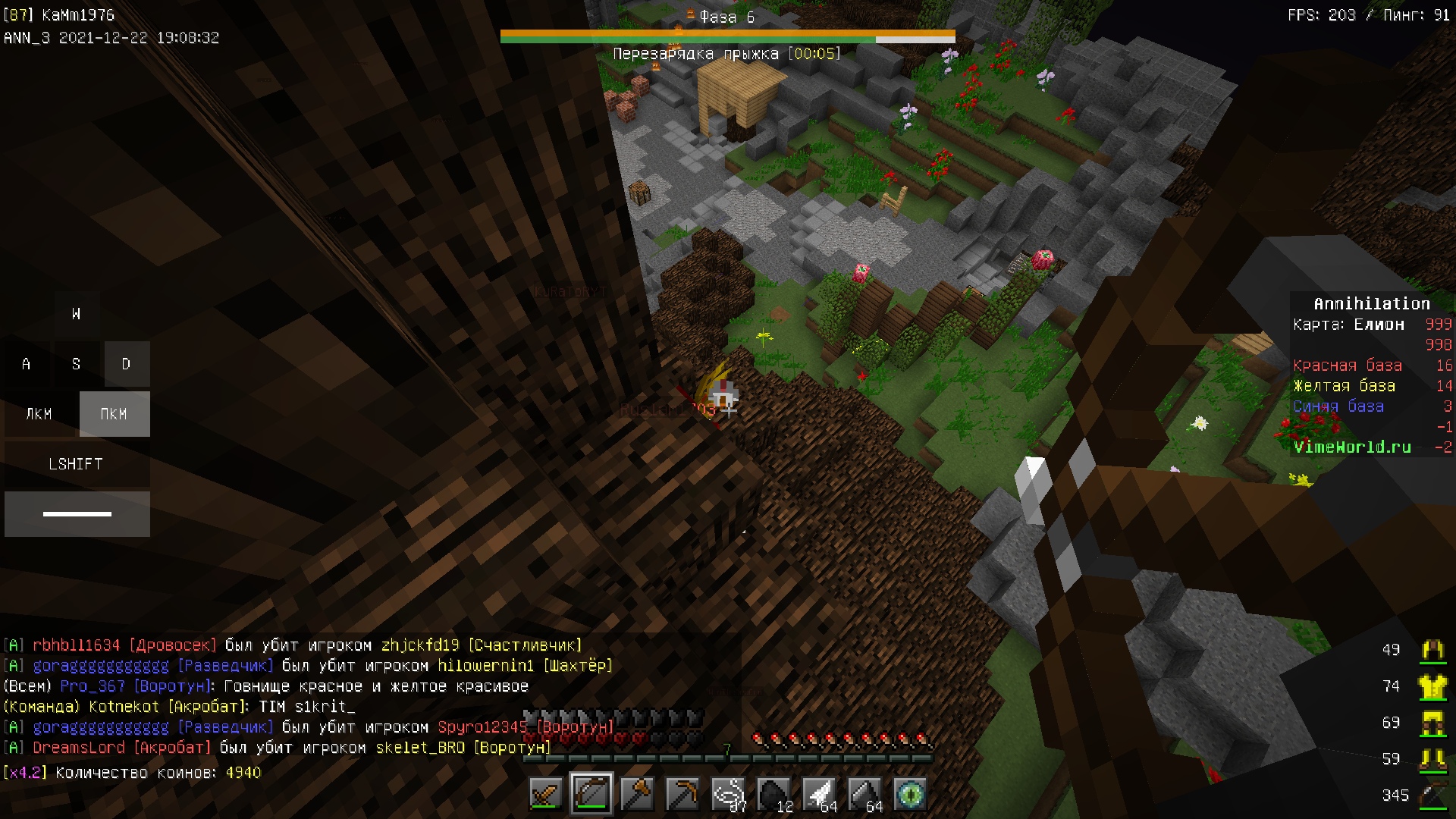Click the golden helmet durability icon
The image size is (1456, 819).
coord(1432,650)
